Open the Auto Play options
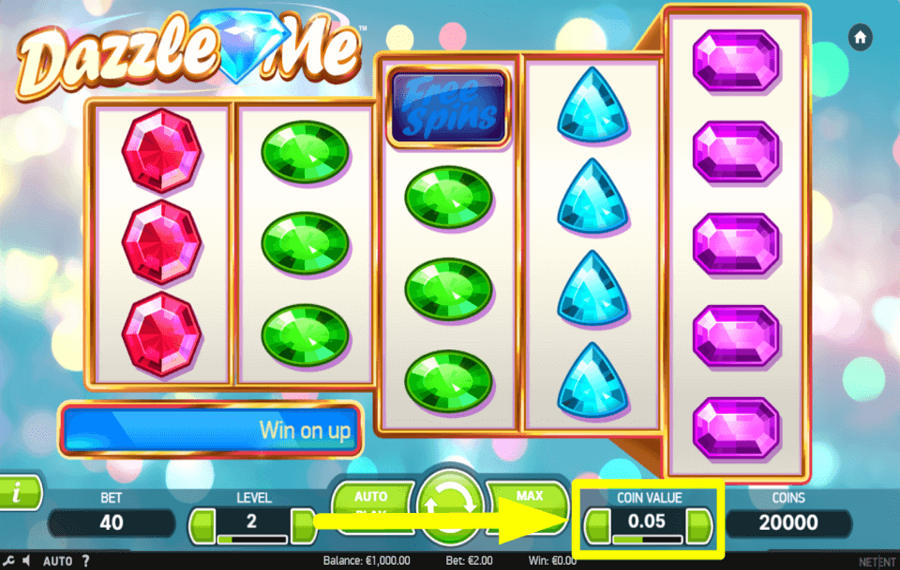 click(371, 501)
